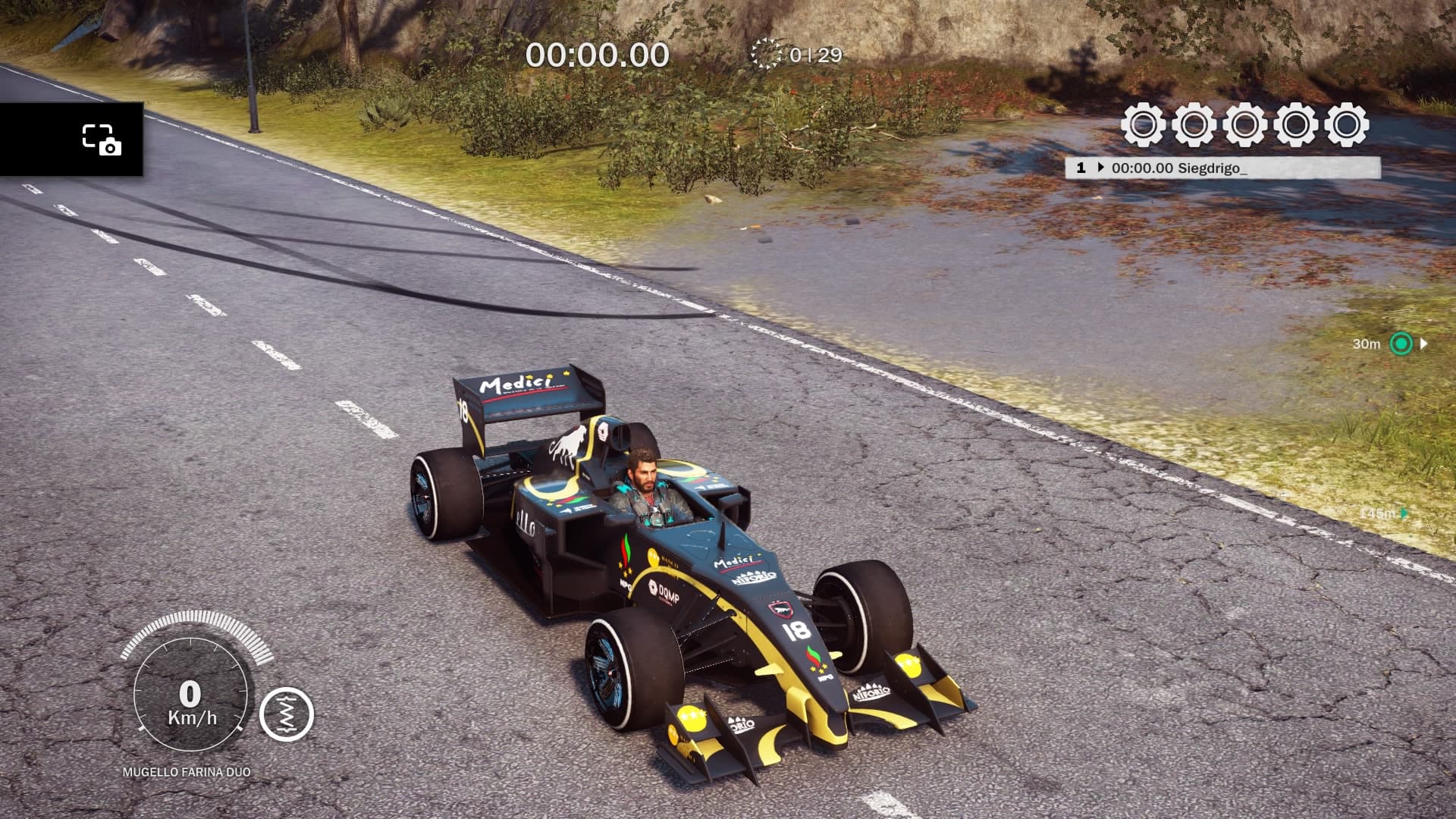Click the screenshot capture camera icon
1456x819 pixels.
102,140
